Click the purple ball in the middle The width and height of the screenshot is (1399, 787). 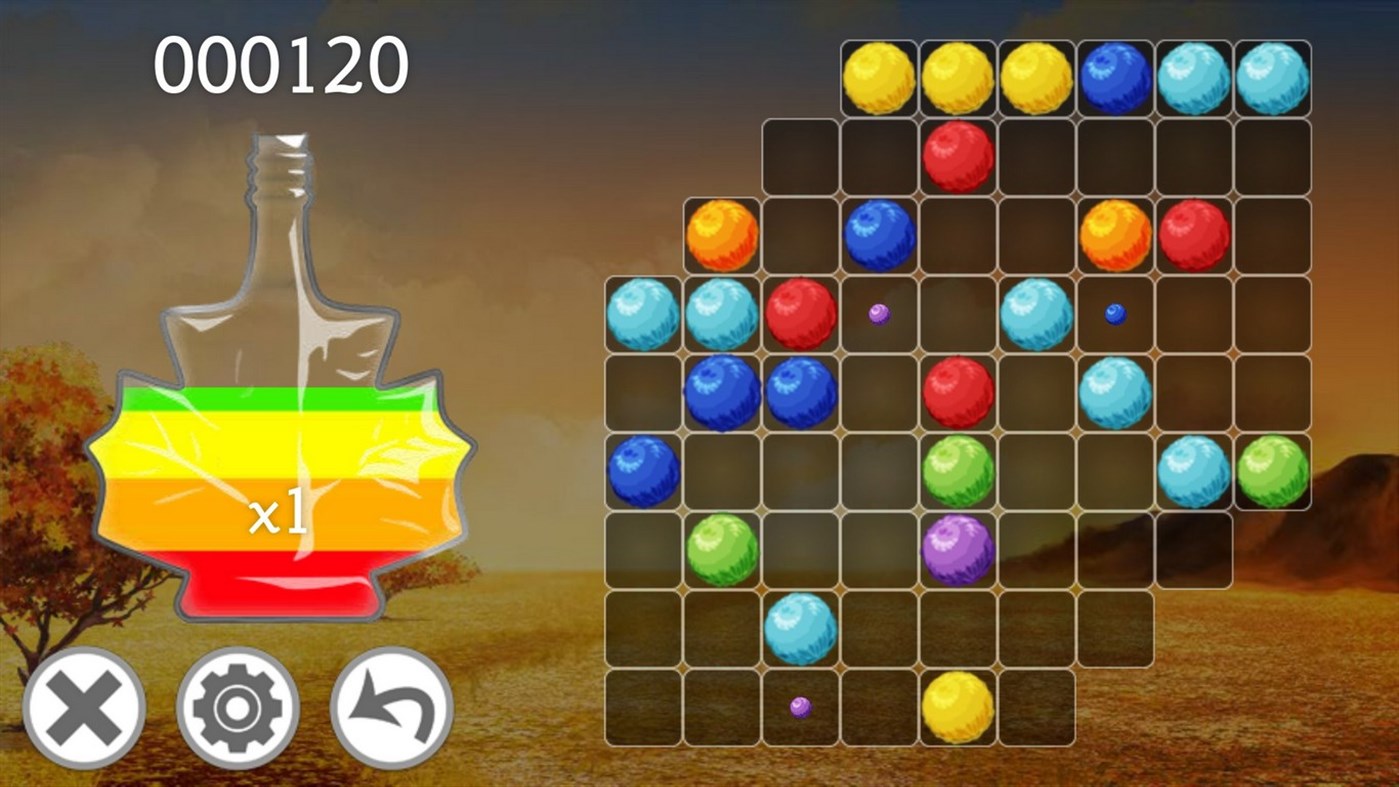957,549
